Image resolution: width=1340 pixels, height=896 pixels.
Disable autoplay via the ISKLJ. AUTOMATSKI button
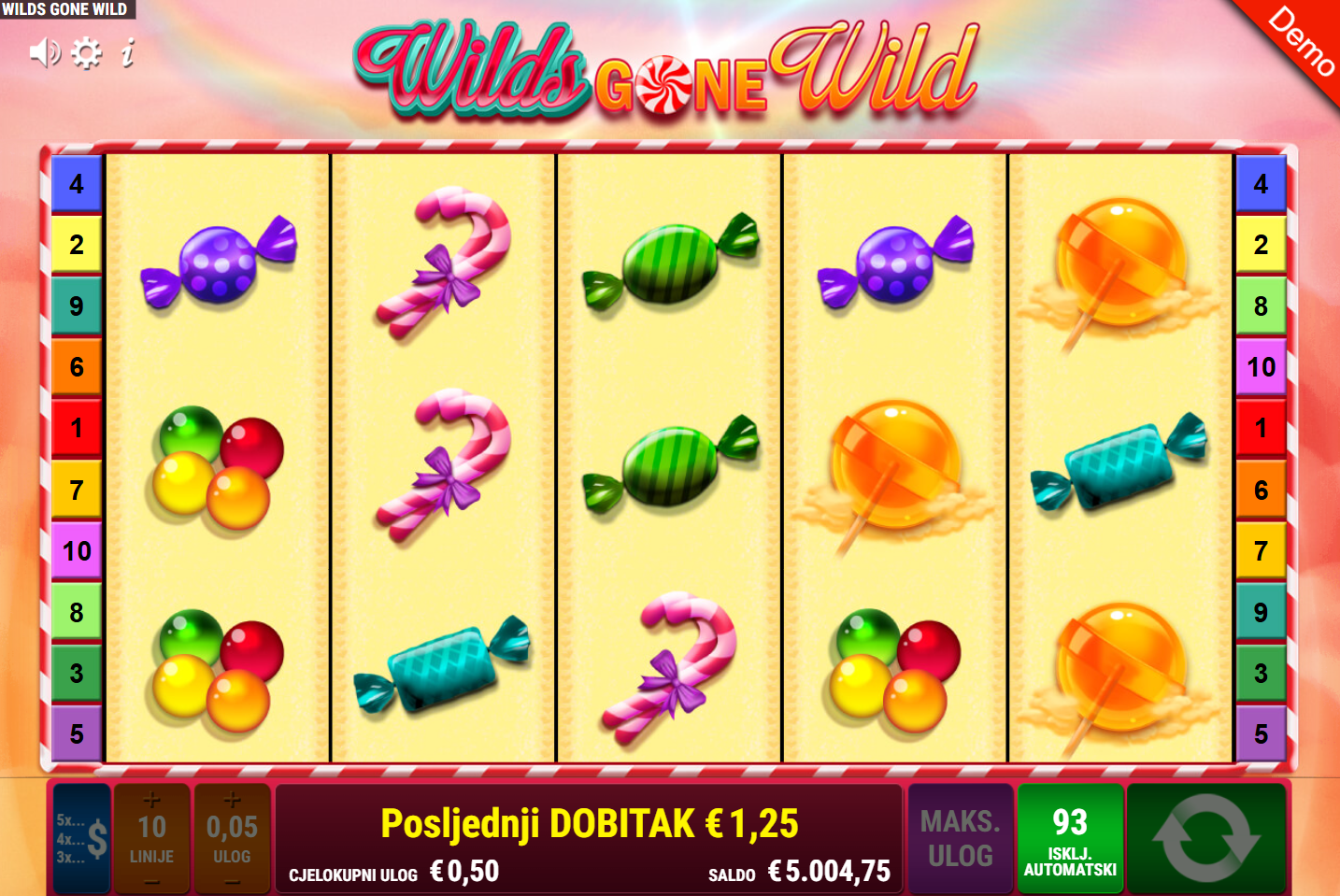(1072, 839)
